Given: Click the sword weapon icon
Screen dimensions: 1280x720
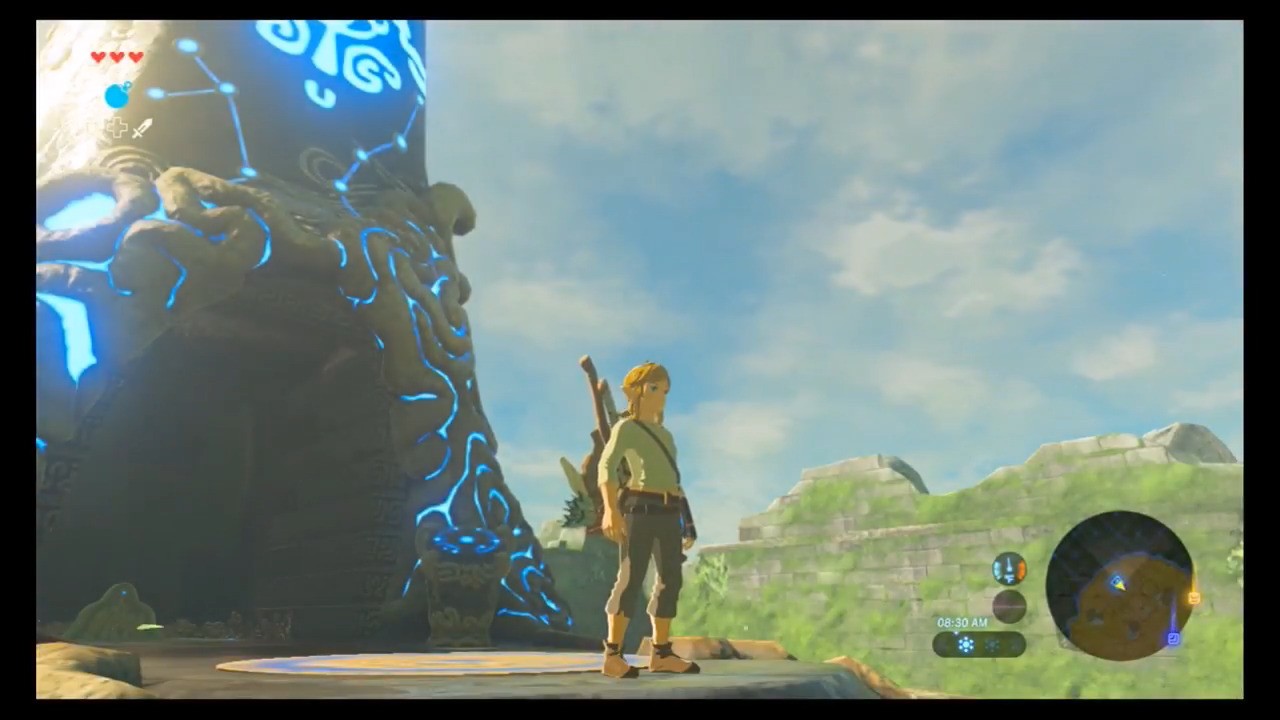Looking at the screenshot, I should [x=142, y=128].
